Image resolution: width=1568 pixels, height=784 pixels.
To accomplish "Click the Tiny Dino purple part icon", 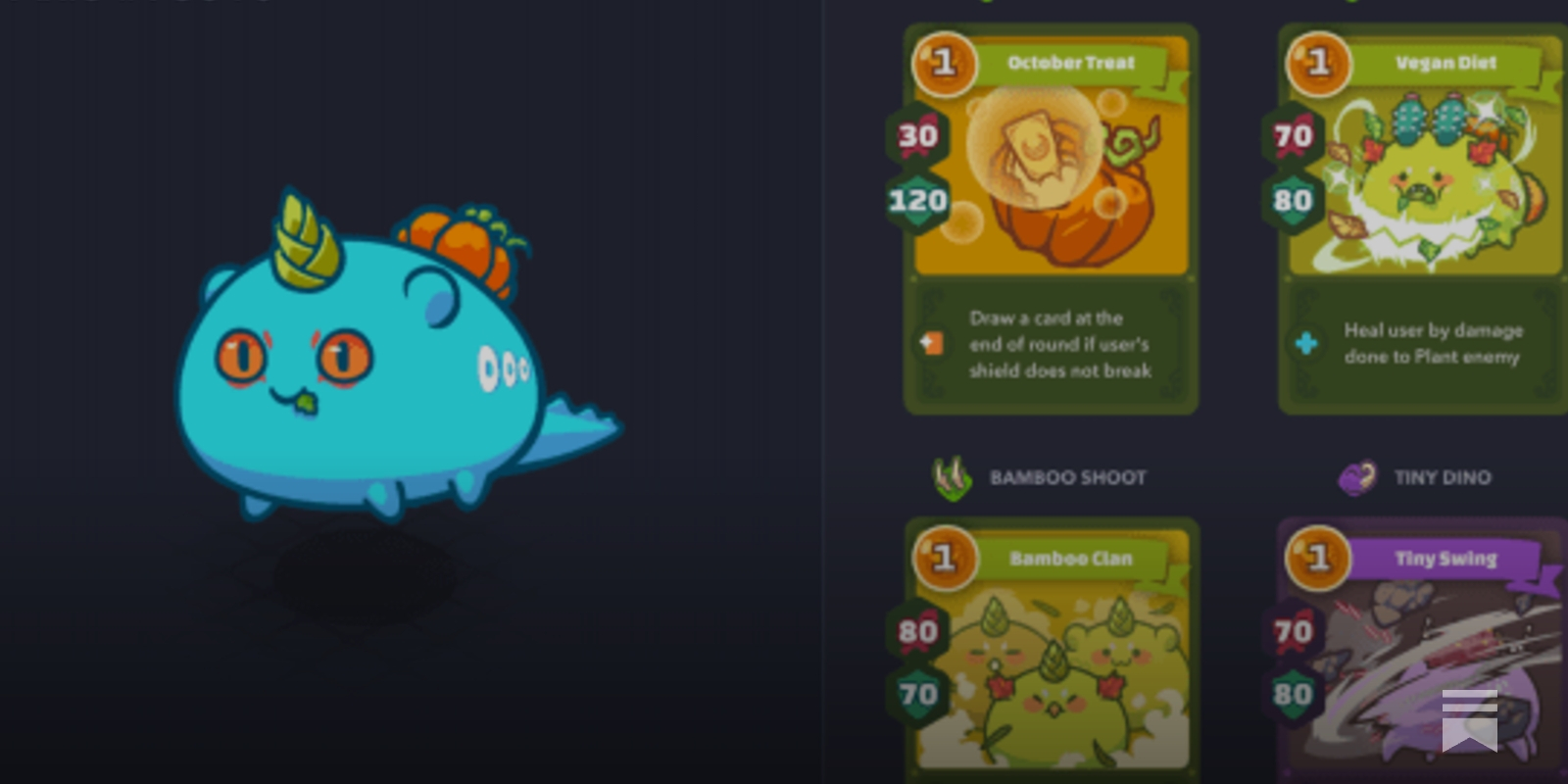I will 1357,477.
